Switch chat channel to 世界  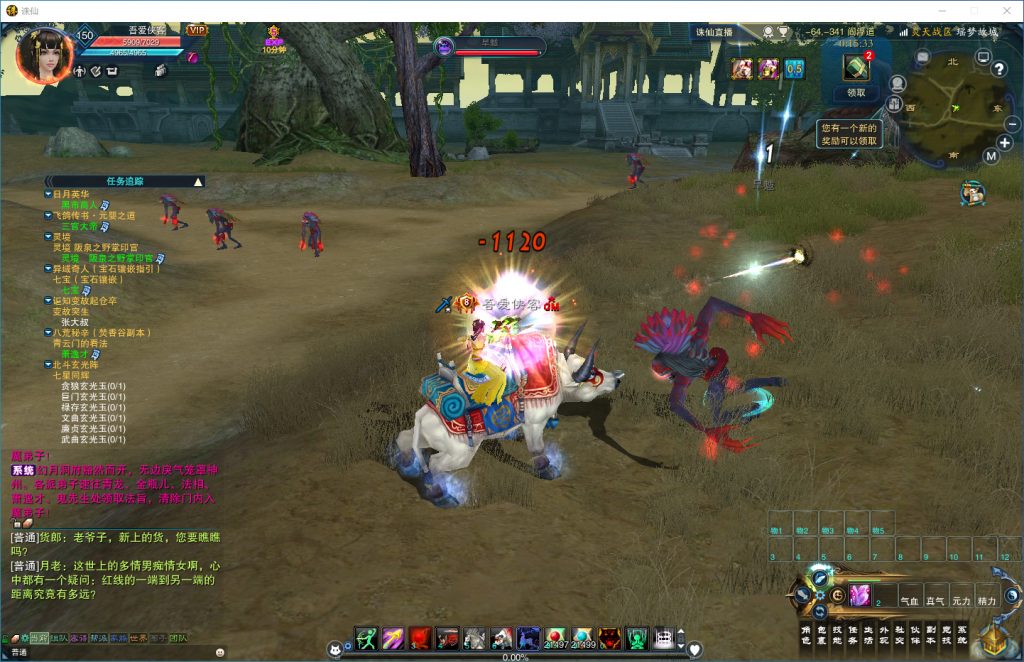(141, 638)
